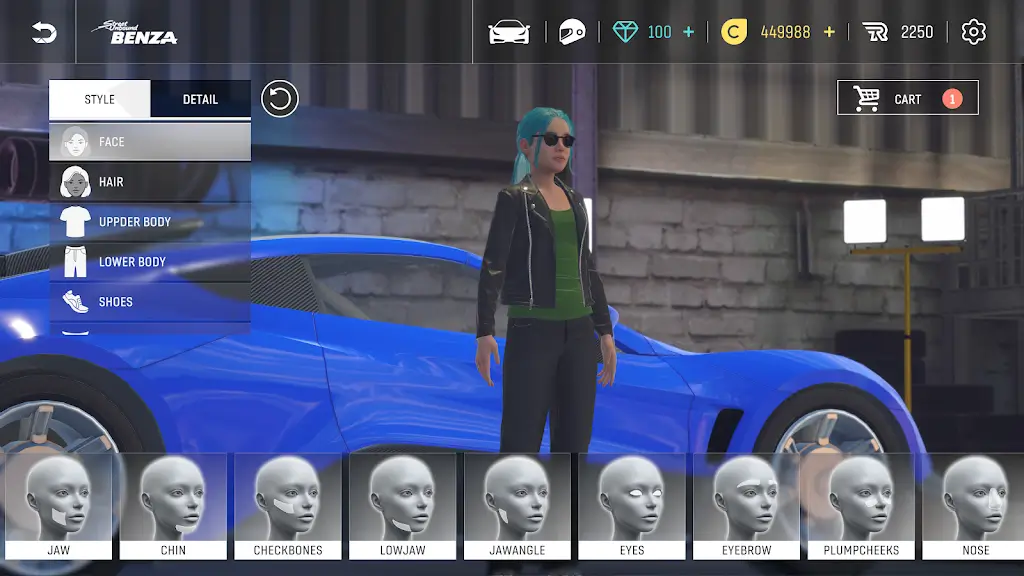Add more diamonds with the plus
1024x576 pixels.
point(688,32)
